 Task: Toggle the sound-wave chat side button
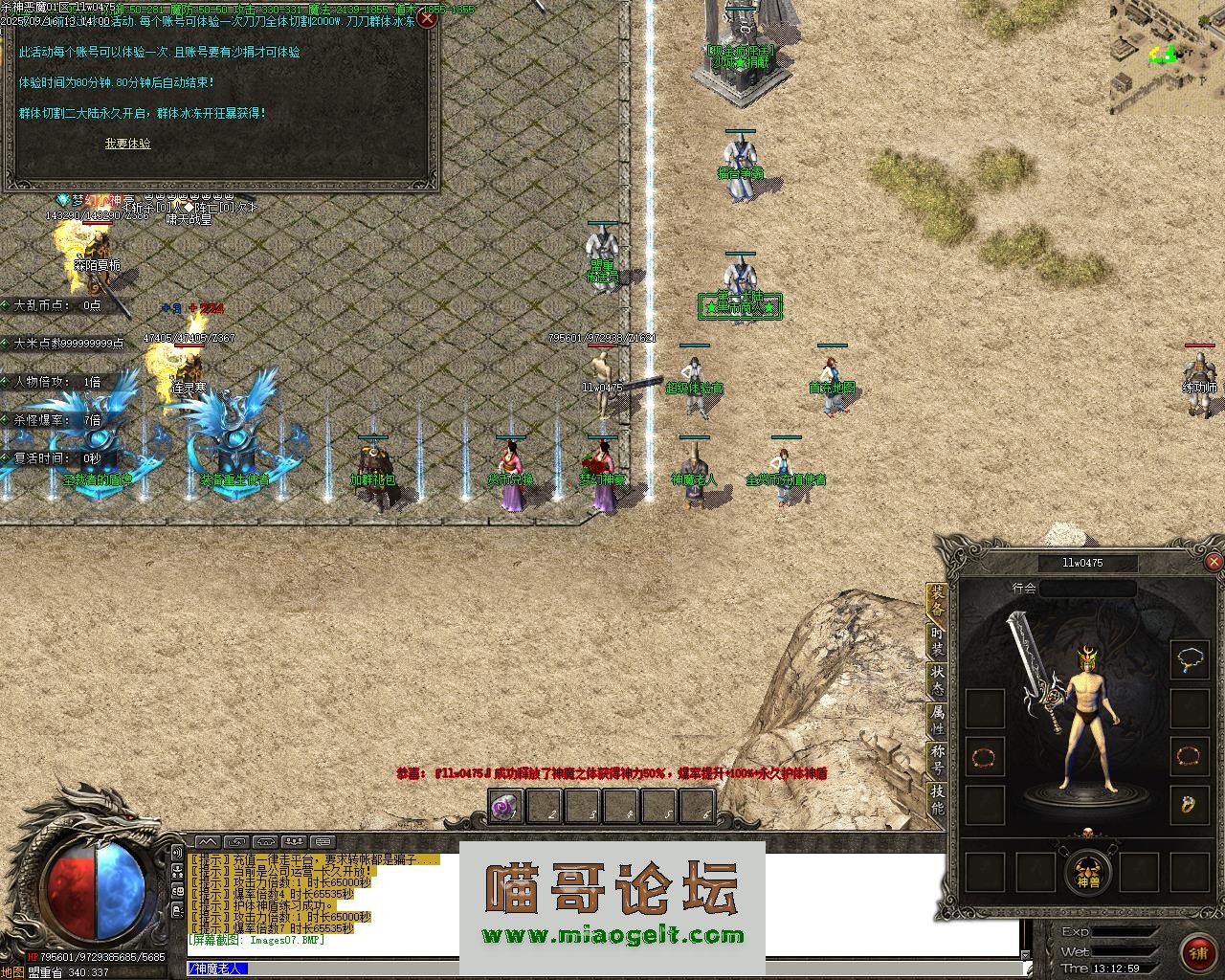coord(177,852)
